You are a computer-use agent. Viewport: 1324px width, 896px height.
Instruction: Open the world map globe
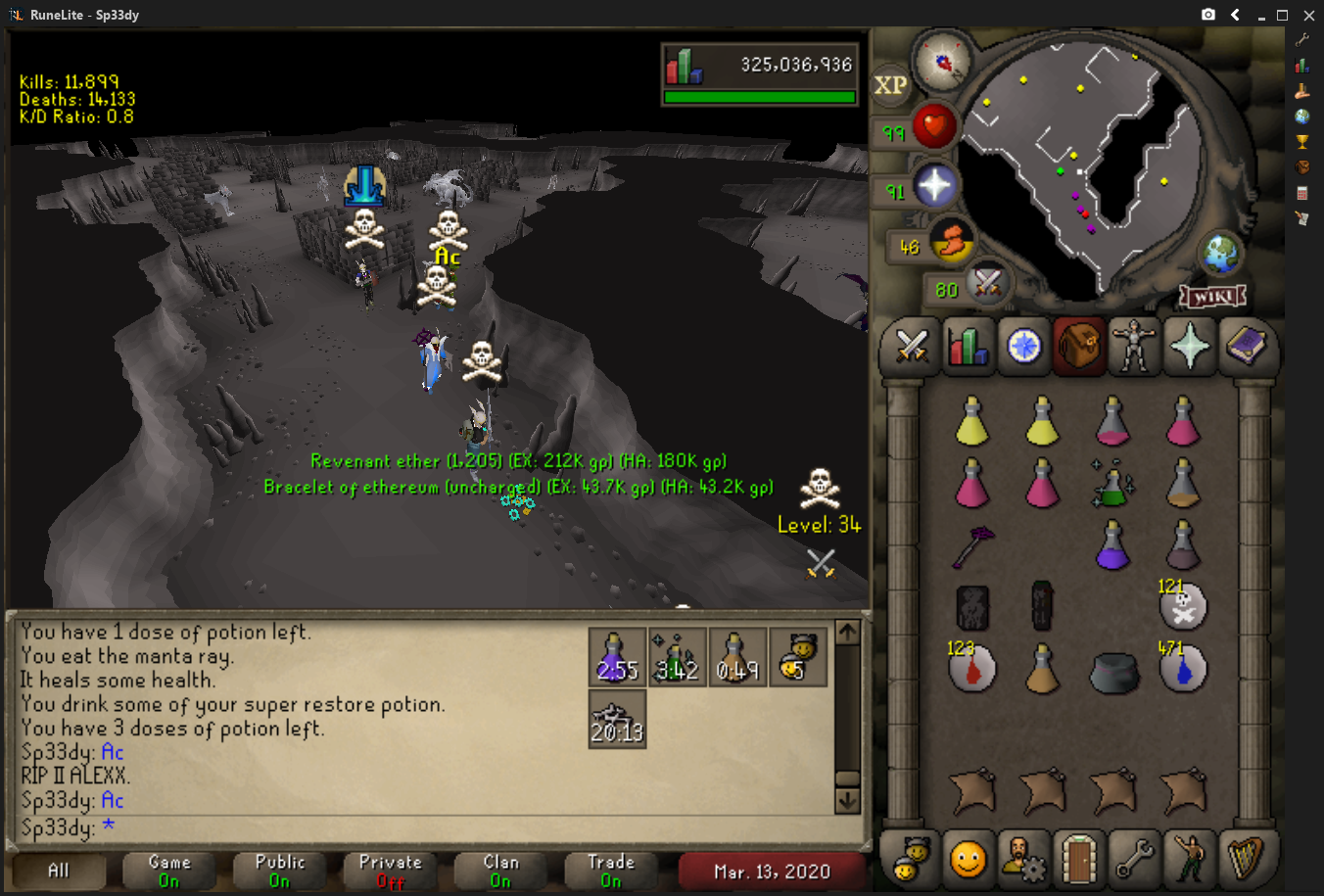point(1221,254)
